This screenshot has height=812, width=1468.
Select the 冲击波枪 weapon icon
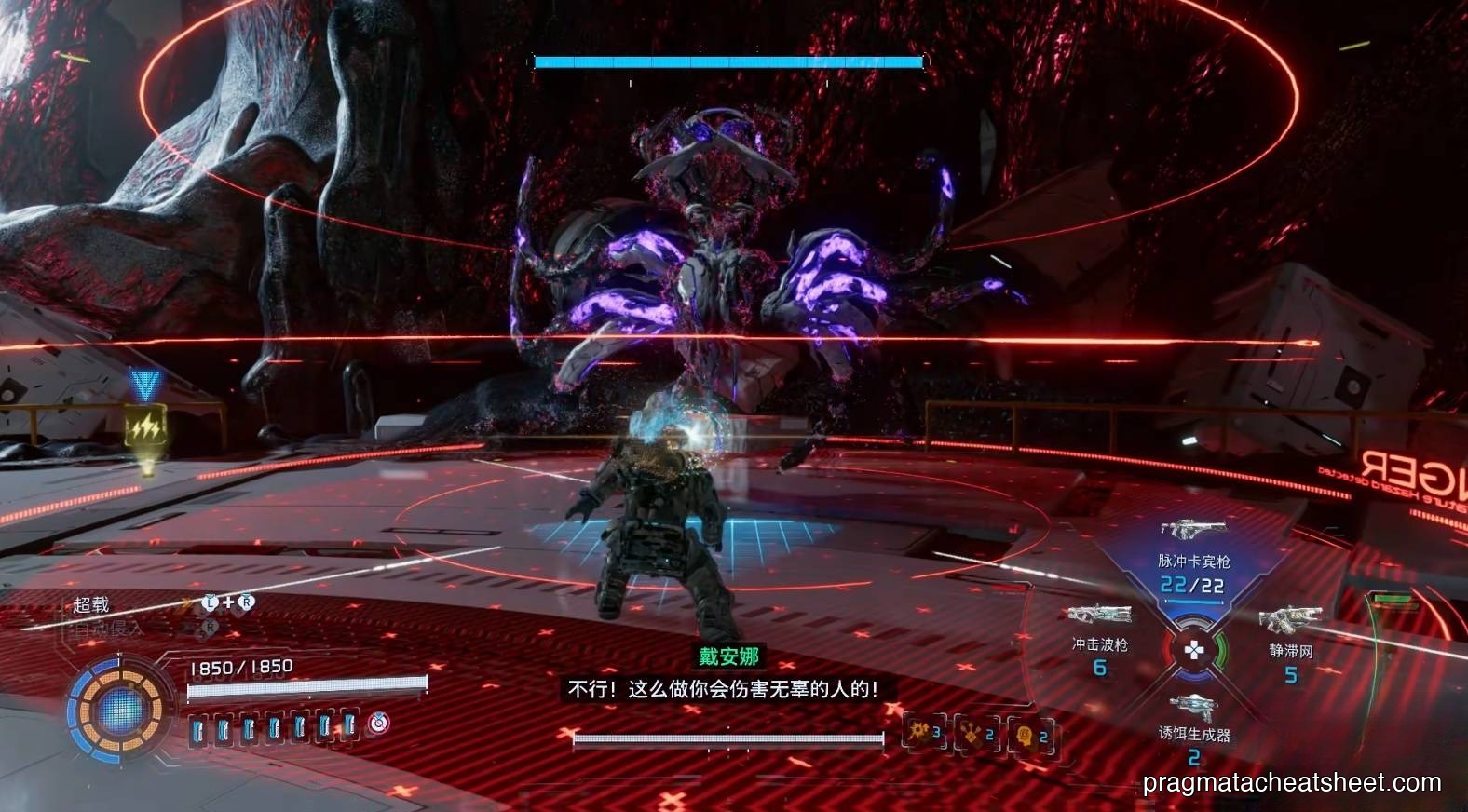pyautogui.click(x=1099, y=615)
